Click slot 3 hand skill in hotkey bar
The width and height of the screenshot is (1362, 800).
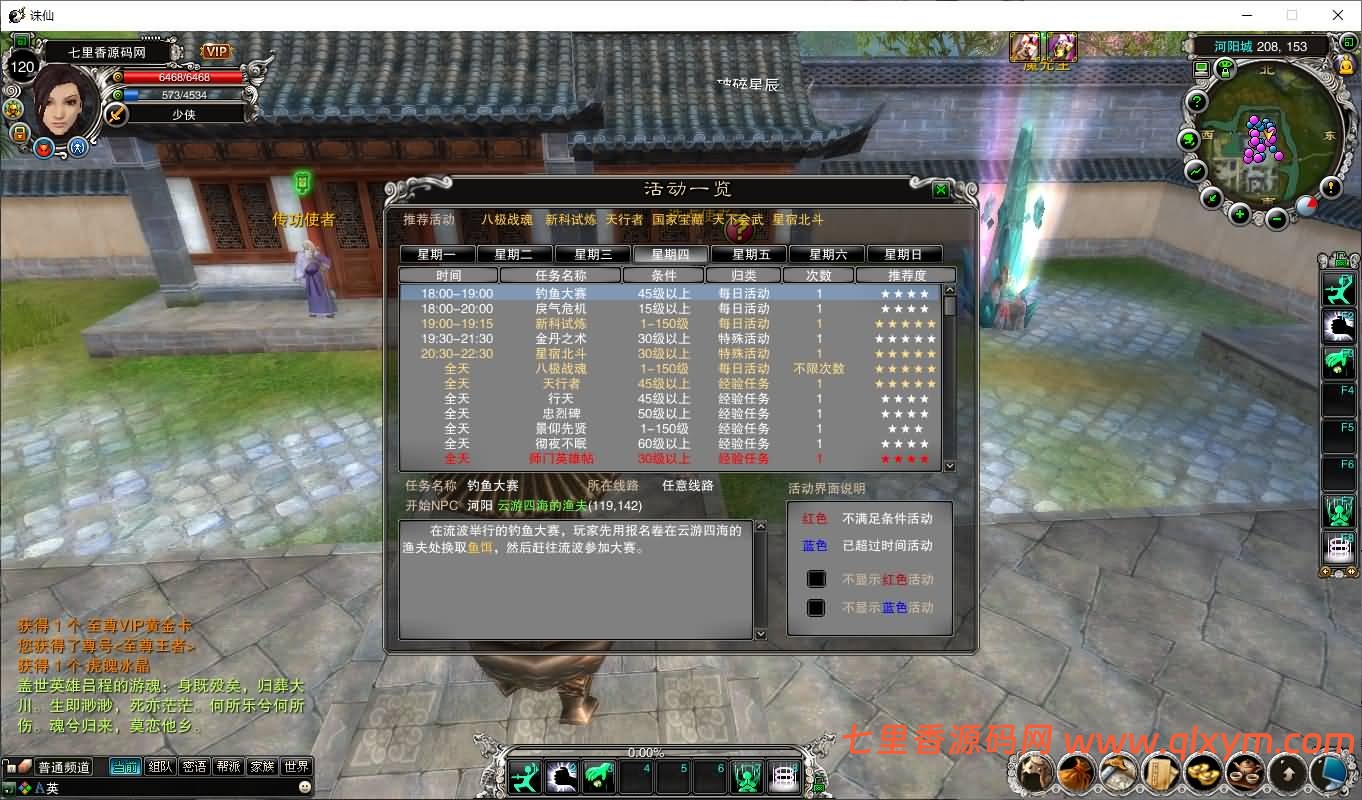click(597, 776)
